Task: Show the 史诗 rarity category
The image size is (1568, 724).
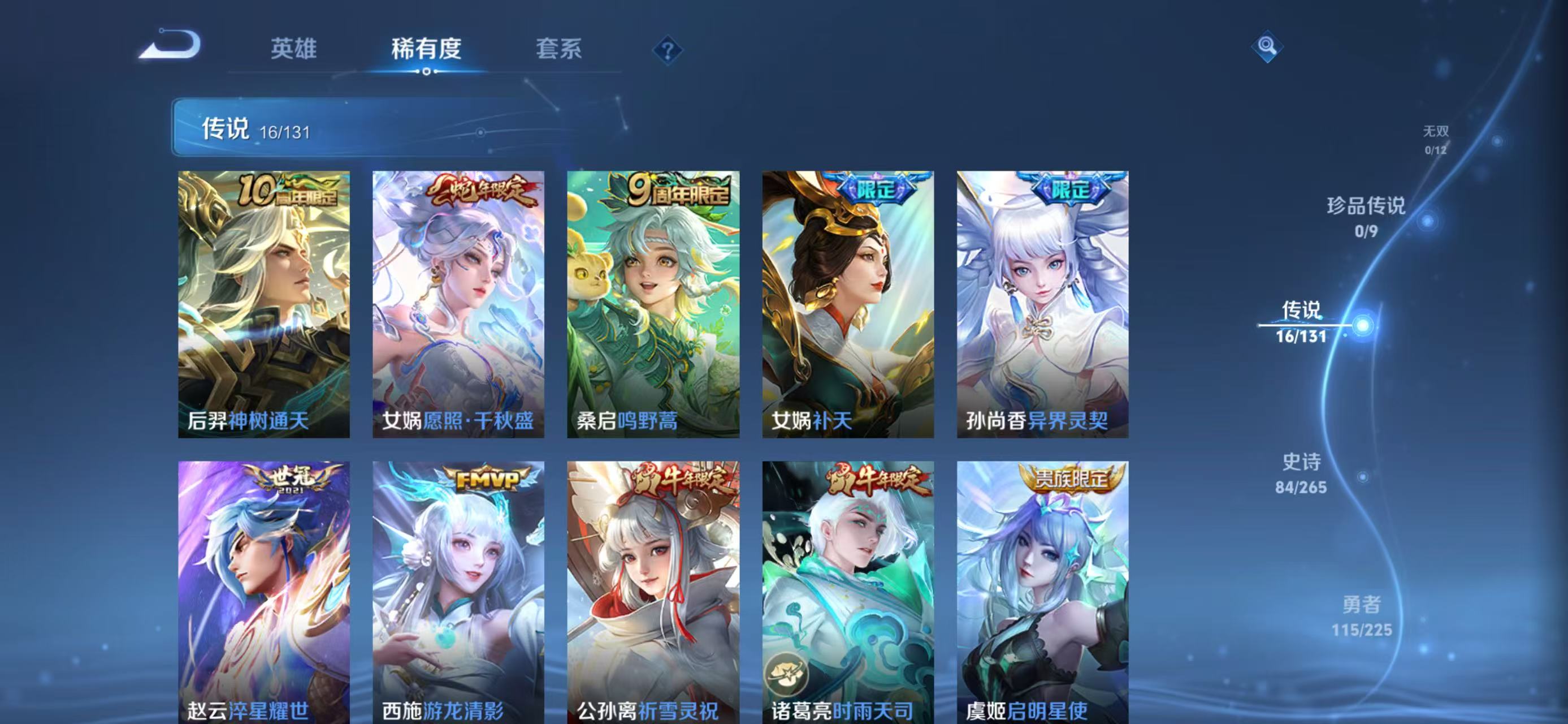Action: point(1301,472)
